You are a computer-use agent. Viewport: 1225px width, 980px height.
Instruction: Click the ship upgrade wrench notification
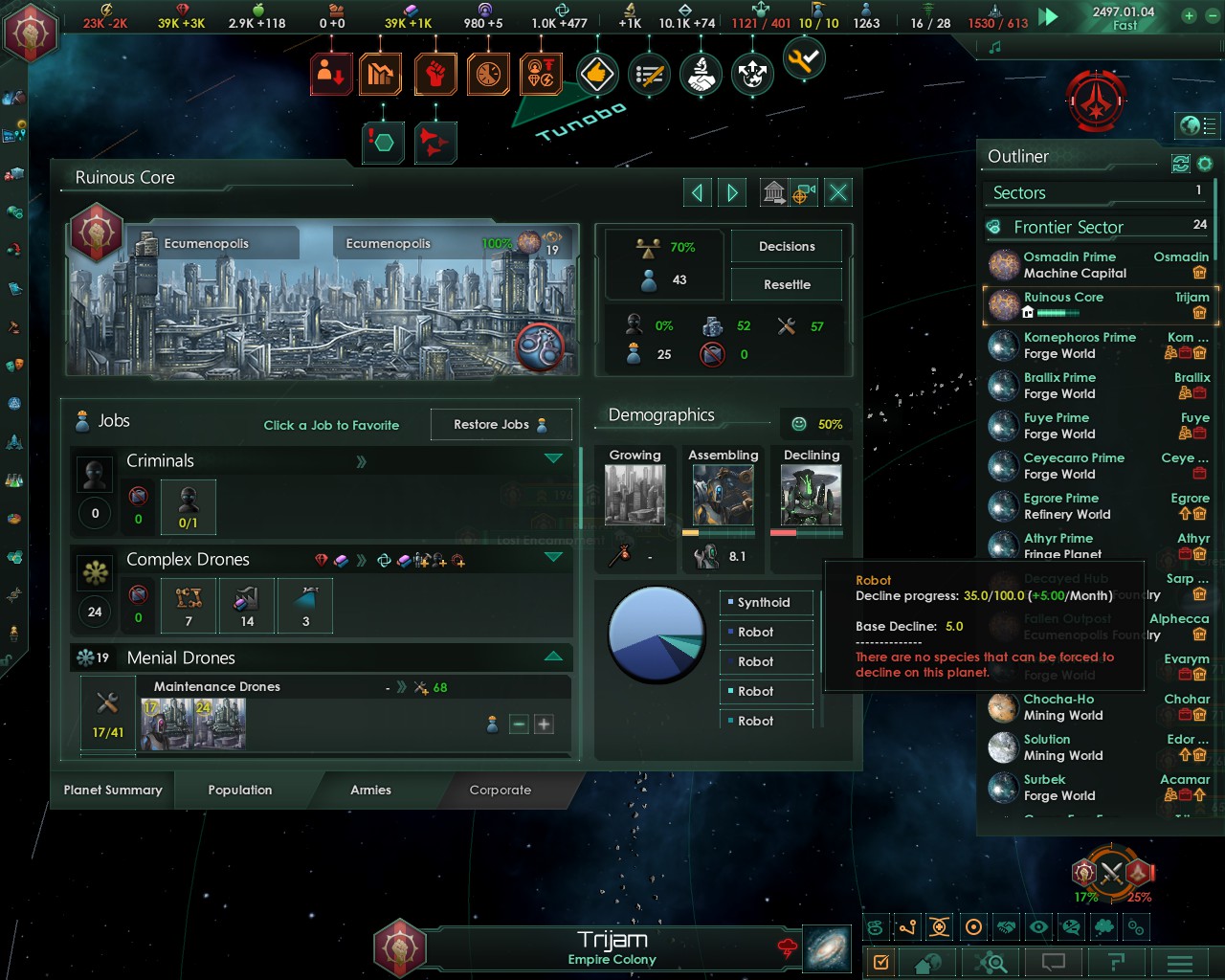click(804, 59)
